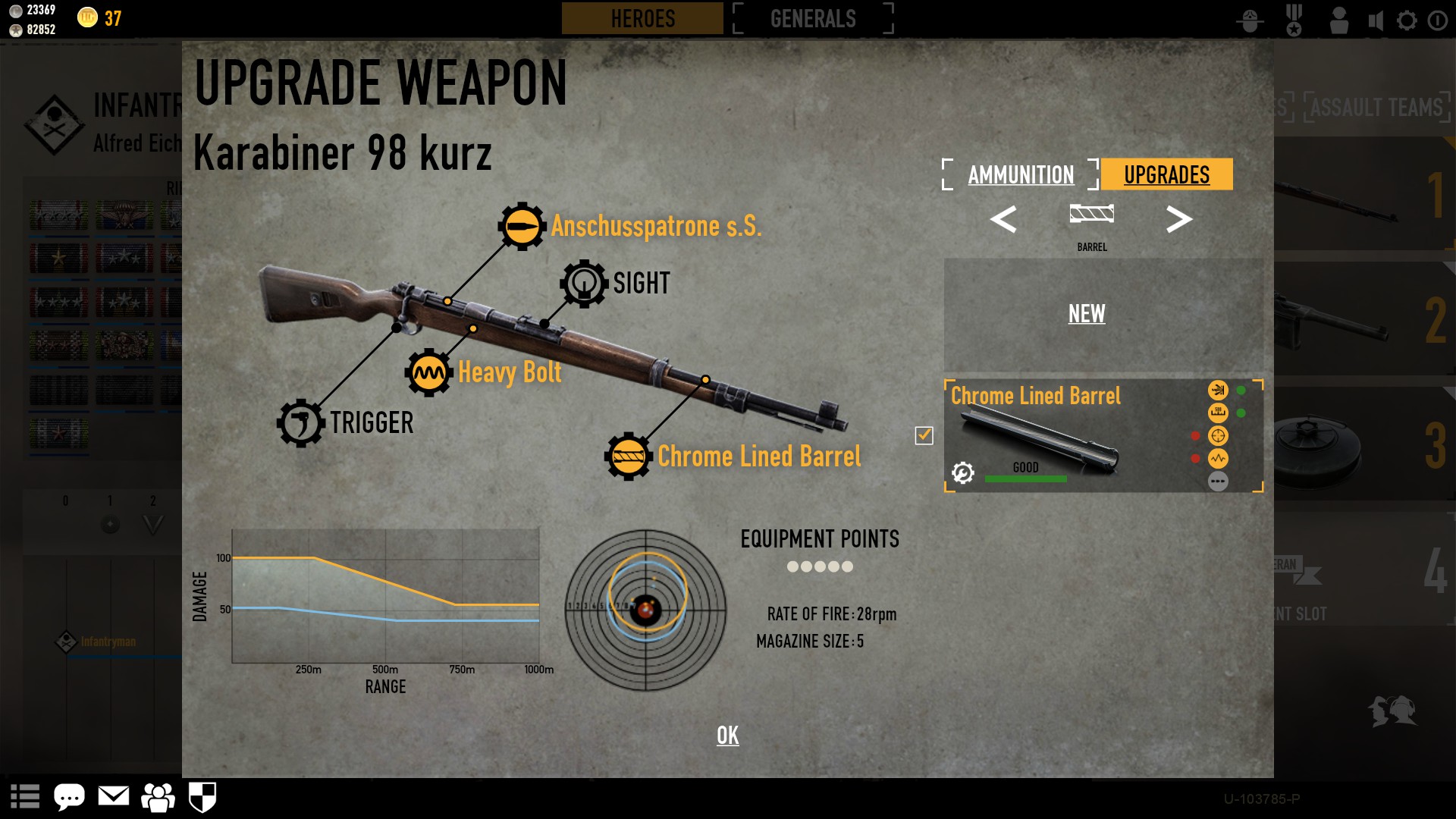This screenshot has height=819, width=1456.
Task: Select the Heavy Bolt upgrade slot
Action: 429,372
